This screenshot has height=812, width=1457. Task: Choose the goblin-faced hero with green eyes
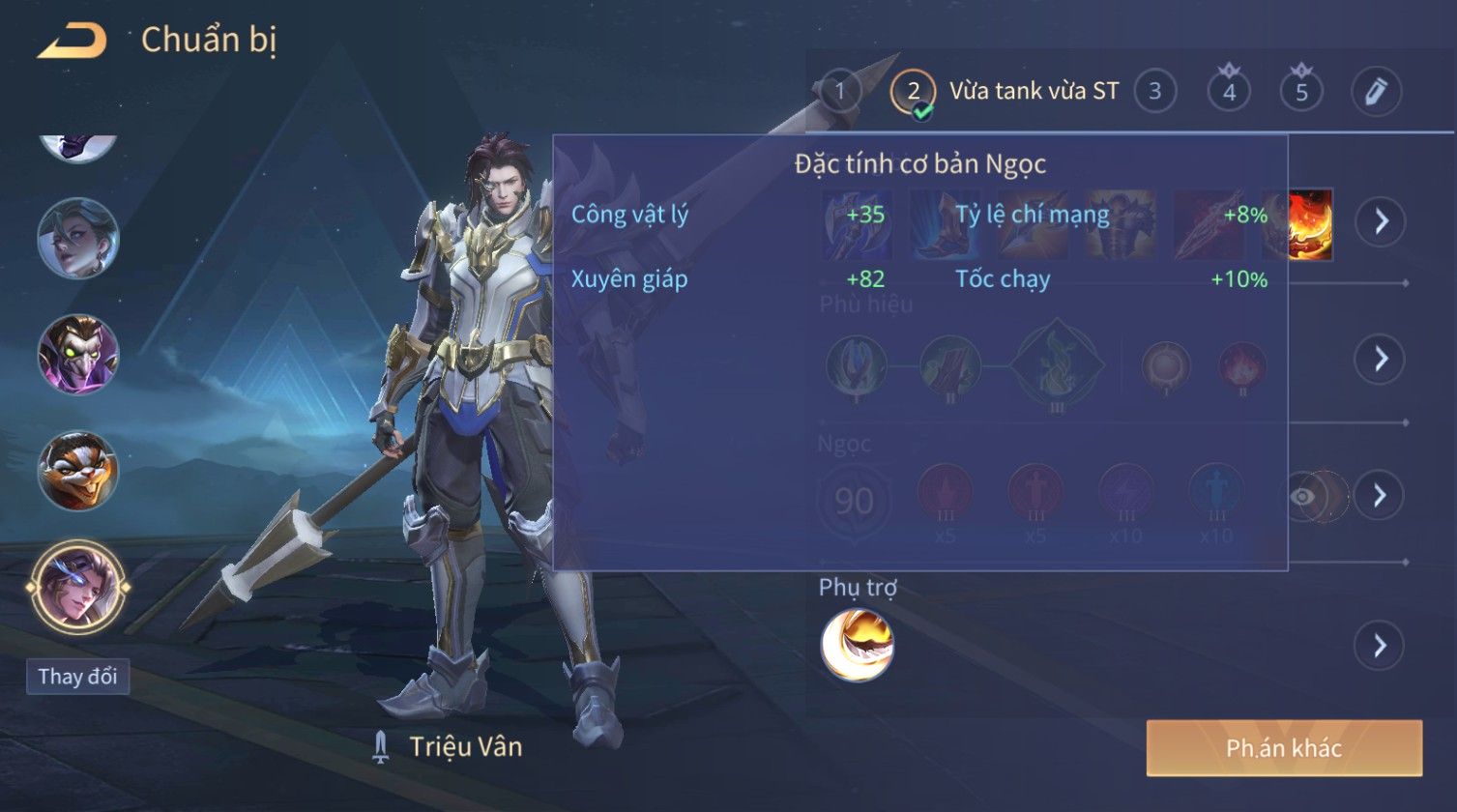(x=77, y=354)
